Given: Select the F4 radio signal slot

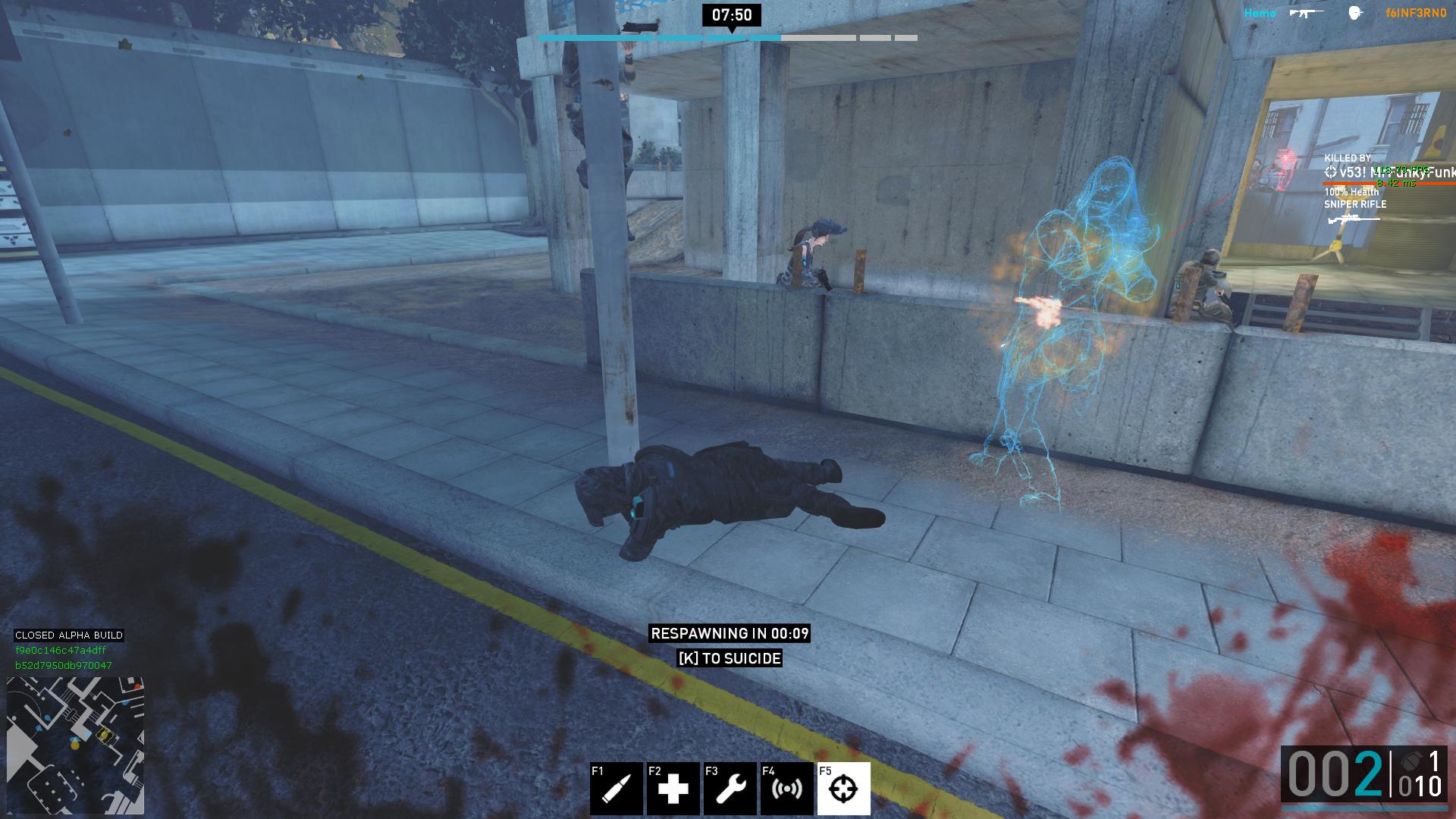Looking at the screenshot, I should click(786, 789).
